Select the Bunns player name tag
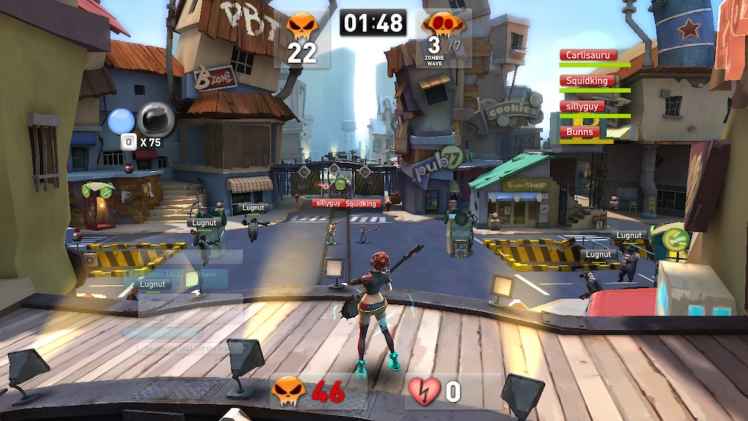Image resolution: width=748 pixels, height=421 pixels. [580, 131]
